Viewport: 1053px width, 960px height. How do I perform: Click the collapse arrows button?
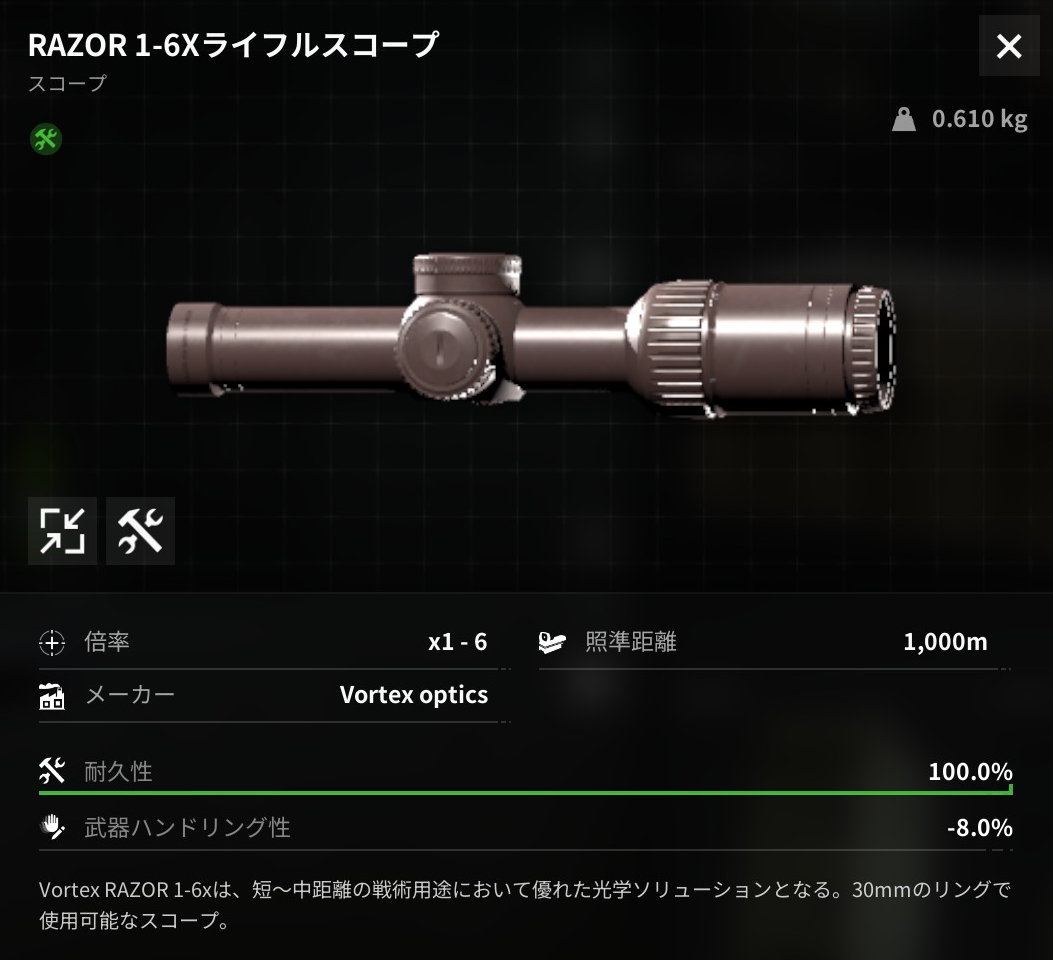pos(62,531)
